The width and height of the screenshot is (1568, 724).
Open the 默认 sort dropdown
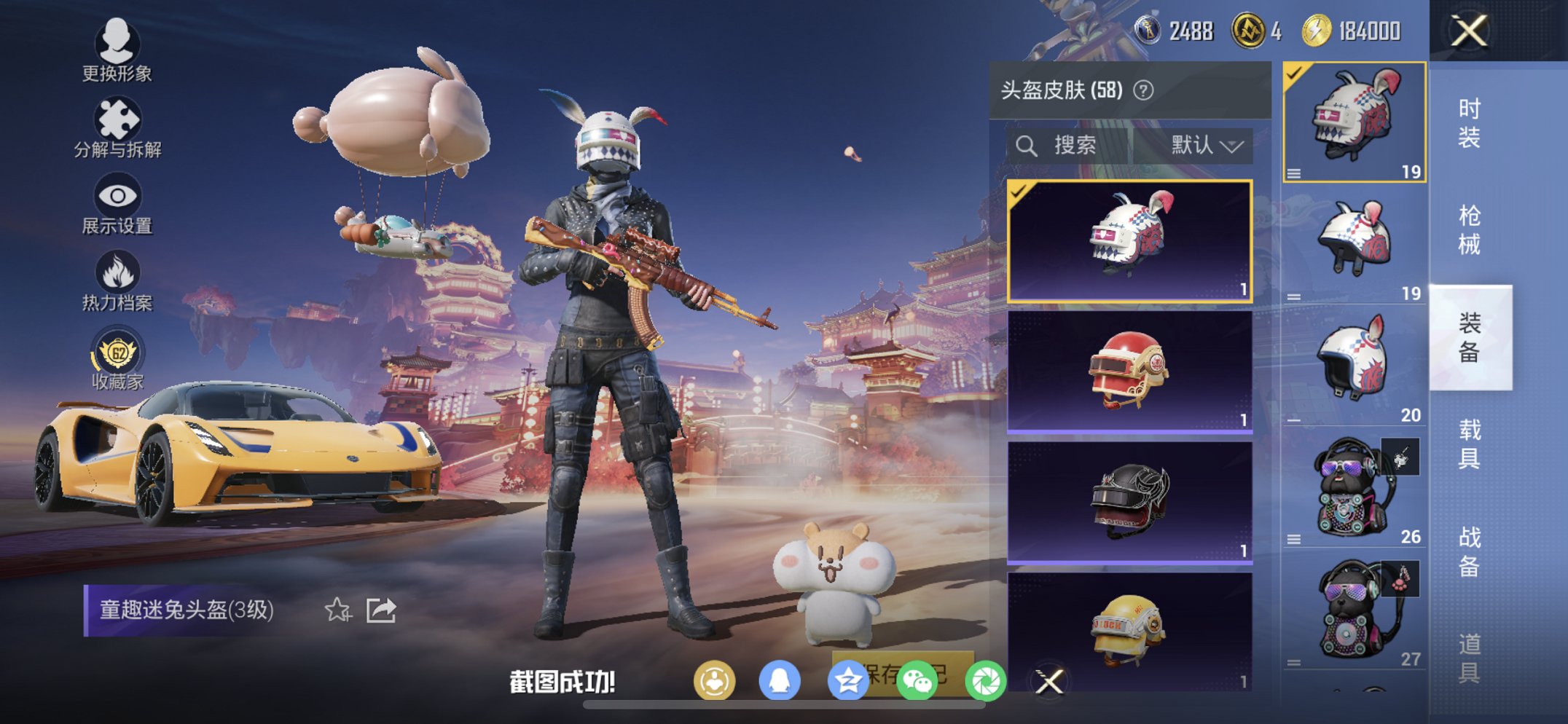click(1202, 144)
